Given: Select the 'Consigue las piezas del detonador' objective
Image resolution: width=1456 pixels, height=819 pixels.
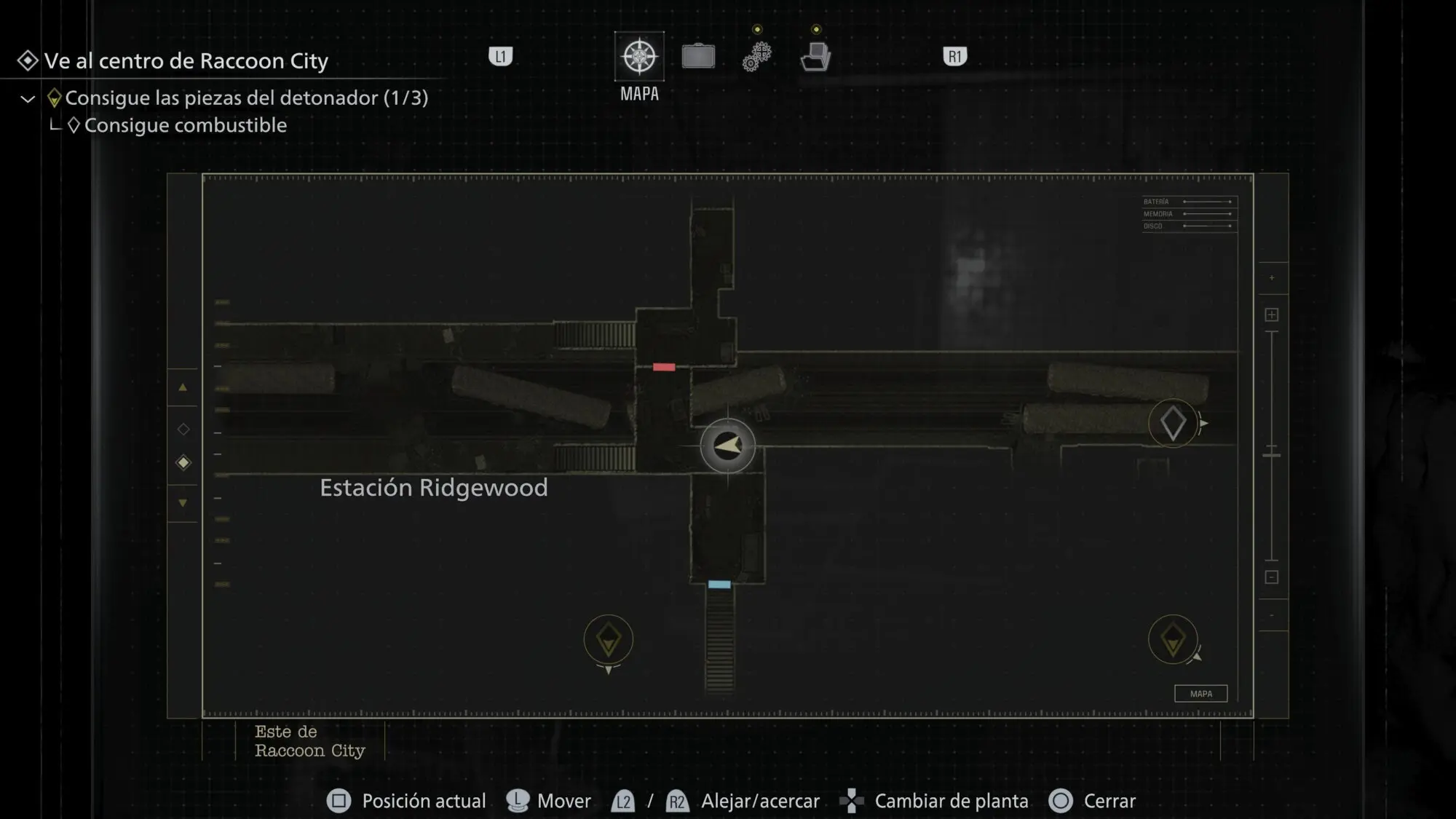Looking at the screenshot, I should pyautogui.click(x=246, y=98).
